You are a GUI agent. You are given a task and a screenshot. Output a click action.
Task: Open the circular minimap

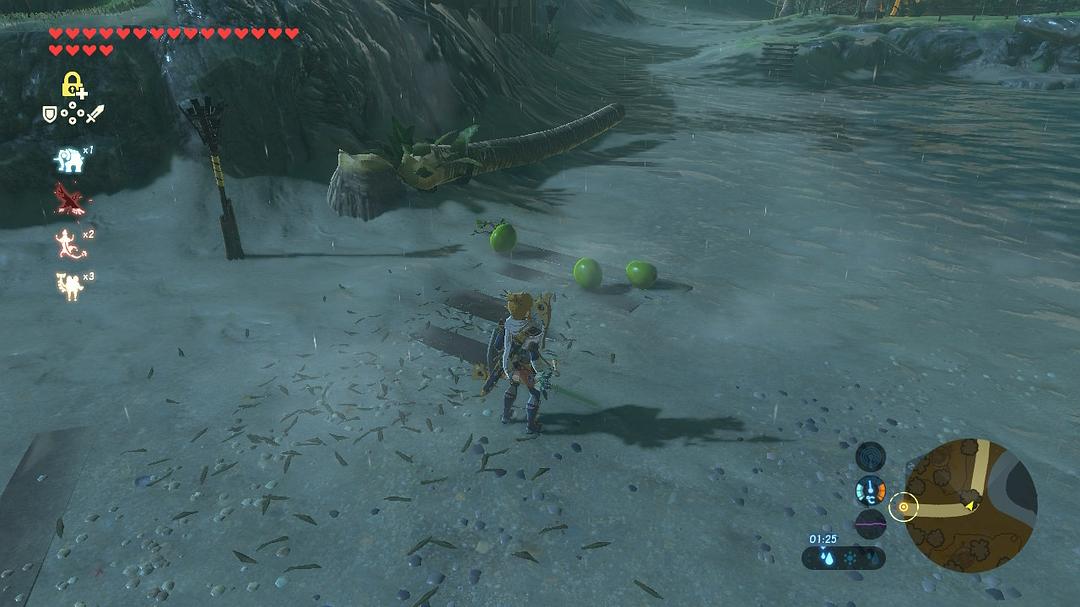click(x=969, y=505)
